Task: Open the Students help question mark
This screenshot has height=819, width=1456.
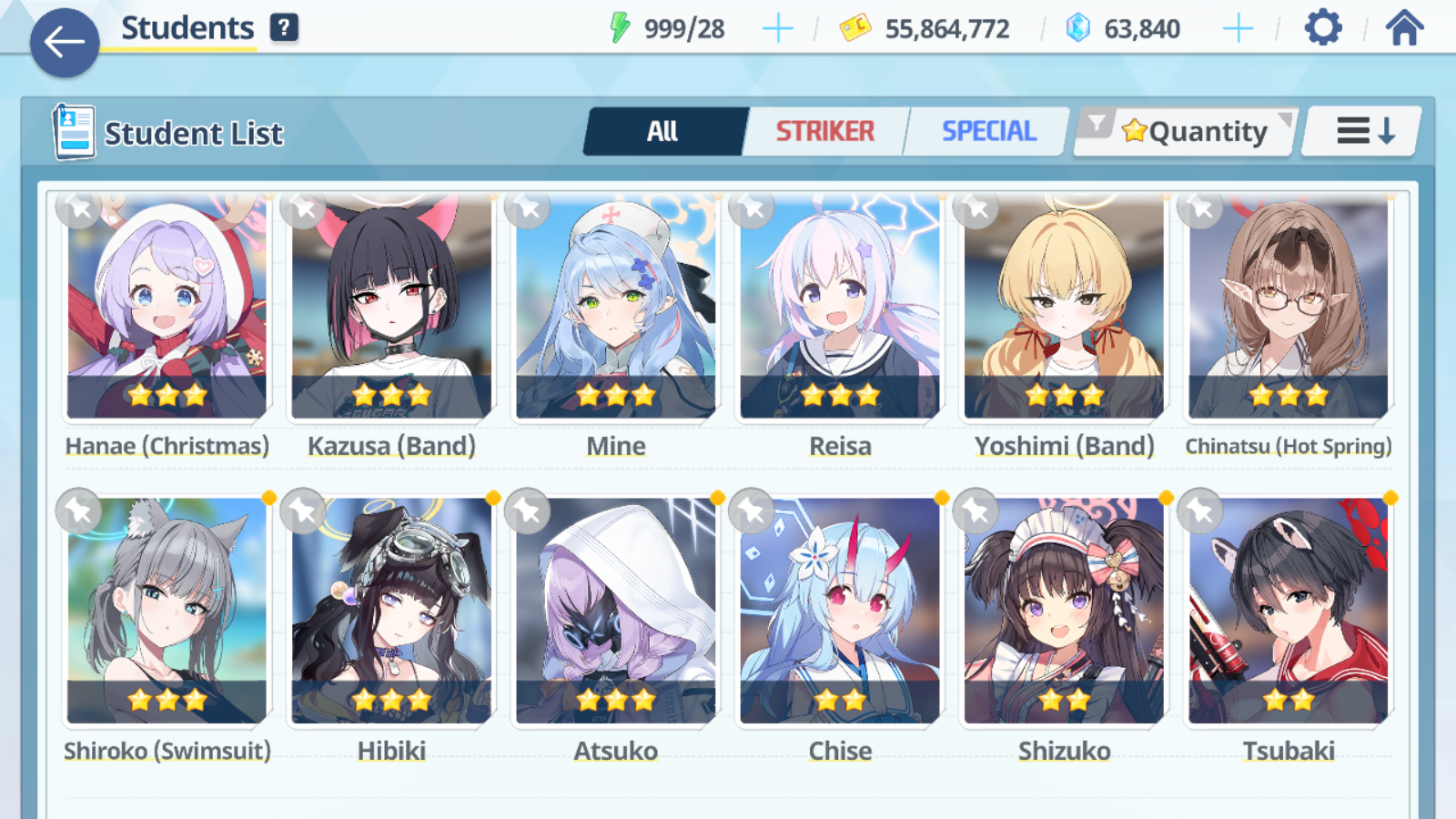Action: [284, 28]
